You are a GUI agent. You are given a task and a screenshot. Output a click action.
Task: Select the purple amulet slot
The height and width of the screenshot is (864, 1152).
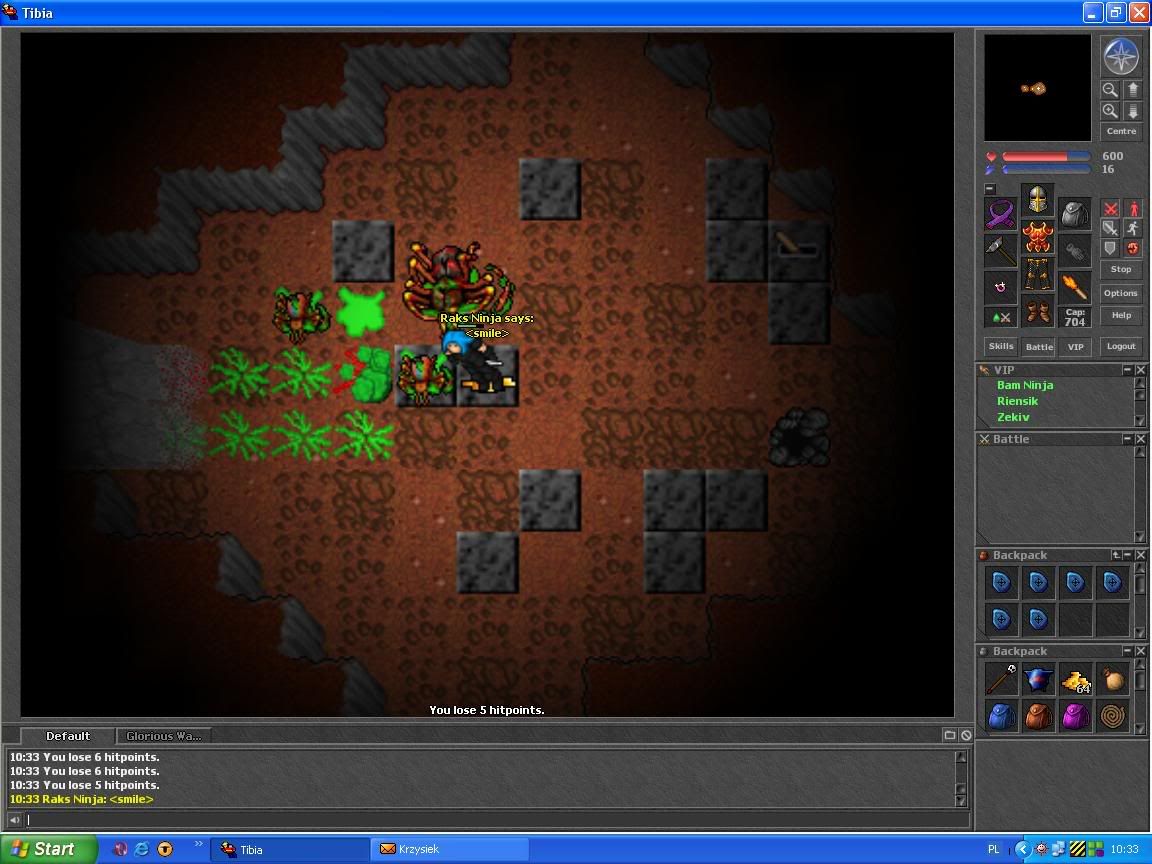pos(1000,214)
